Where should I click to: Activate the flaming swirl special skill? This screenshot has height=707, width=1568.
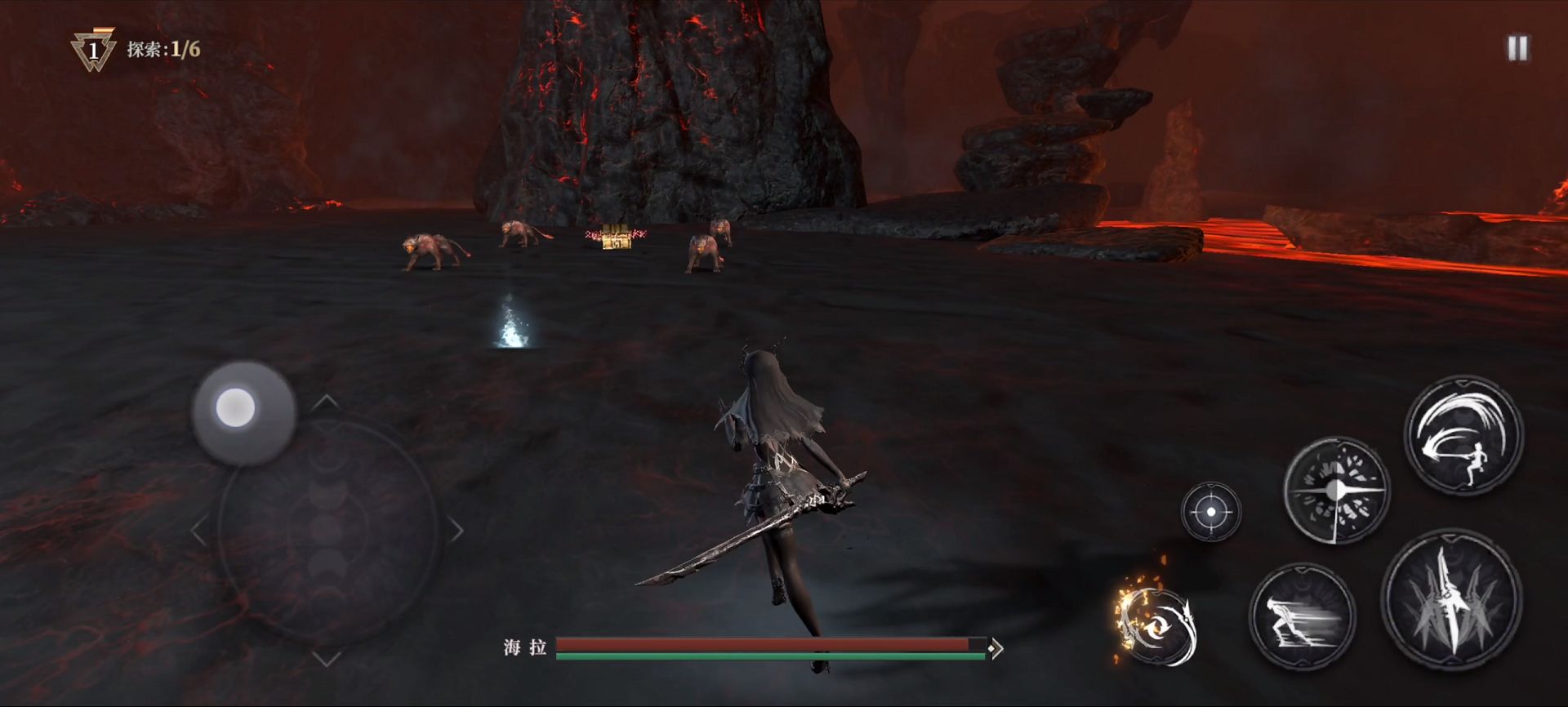(x=1157, y=624)
